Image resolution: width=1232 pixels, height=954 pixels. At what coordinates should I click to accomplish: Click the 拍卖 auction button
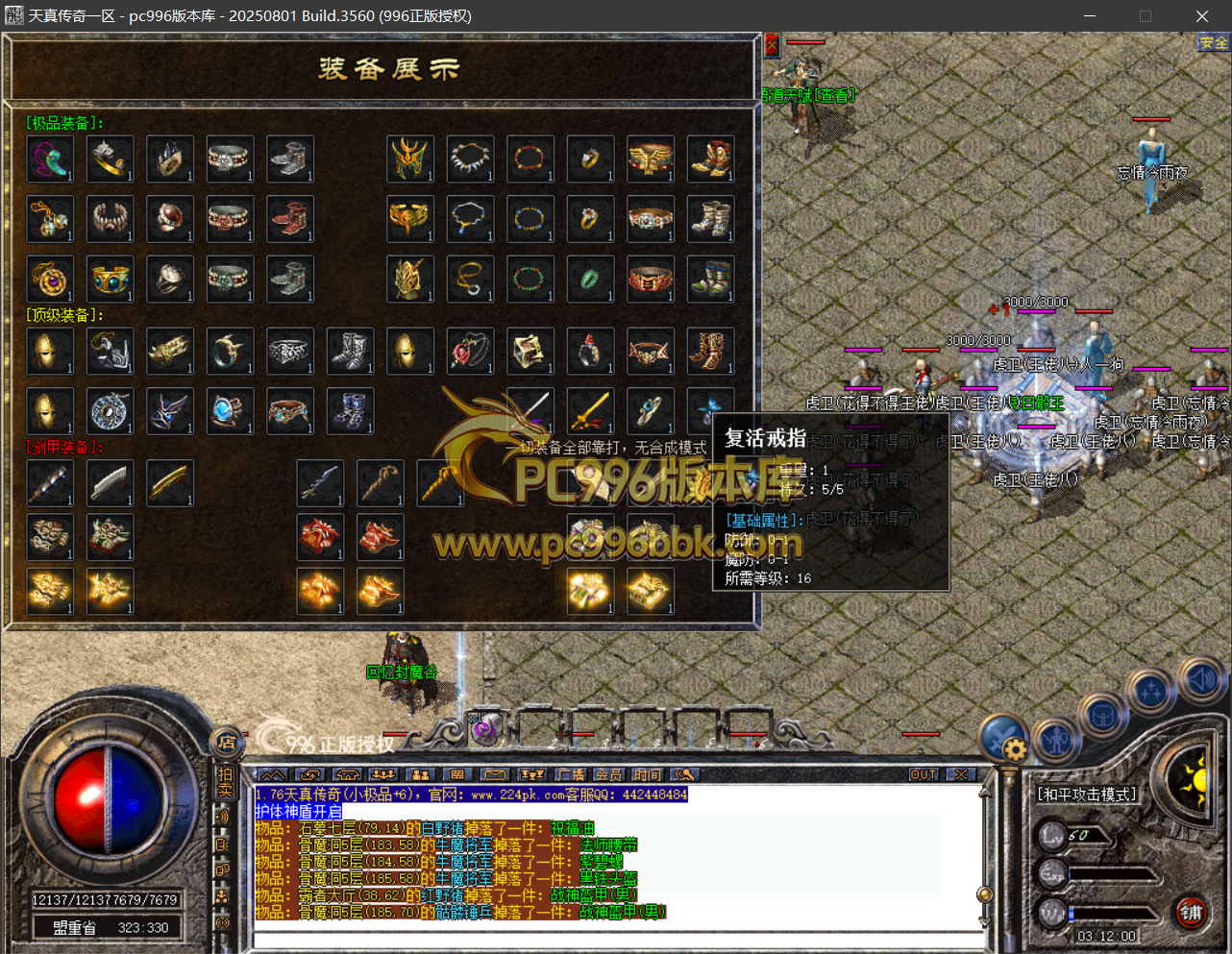tap(225, 782)
